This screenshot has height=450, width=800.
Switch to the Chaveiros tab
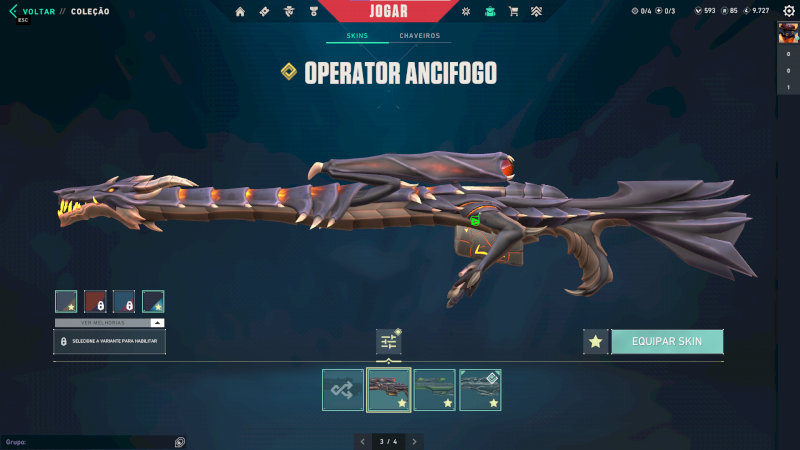point(419,36)
